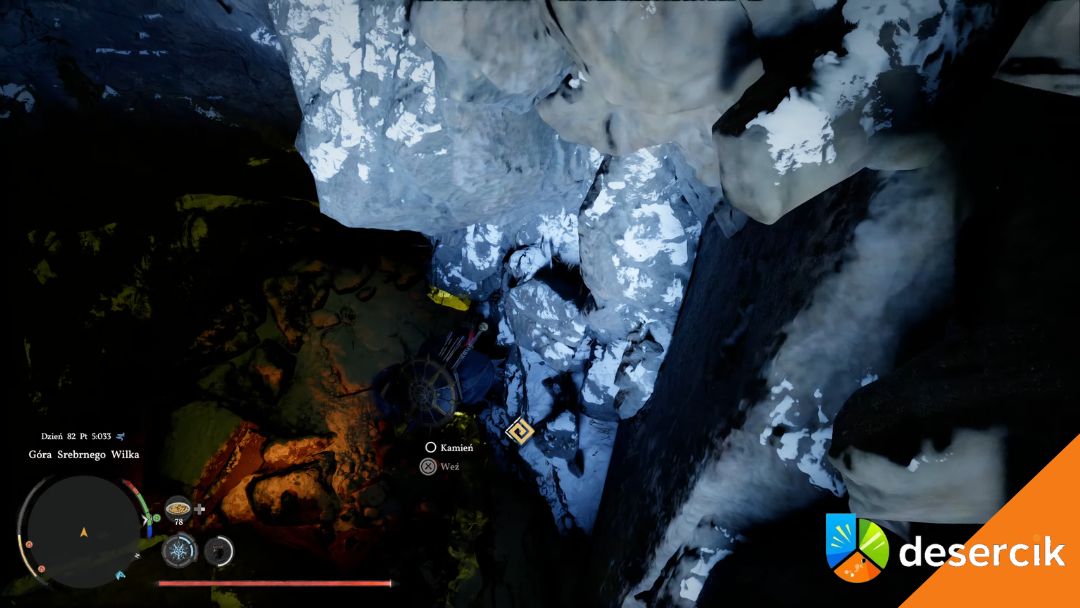Select the food bowl quick slot

click(178, 506)
